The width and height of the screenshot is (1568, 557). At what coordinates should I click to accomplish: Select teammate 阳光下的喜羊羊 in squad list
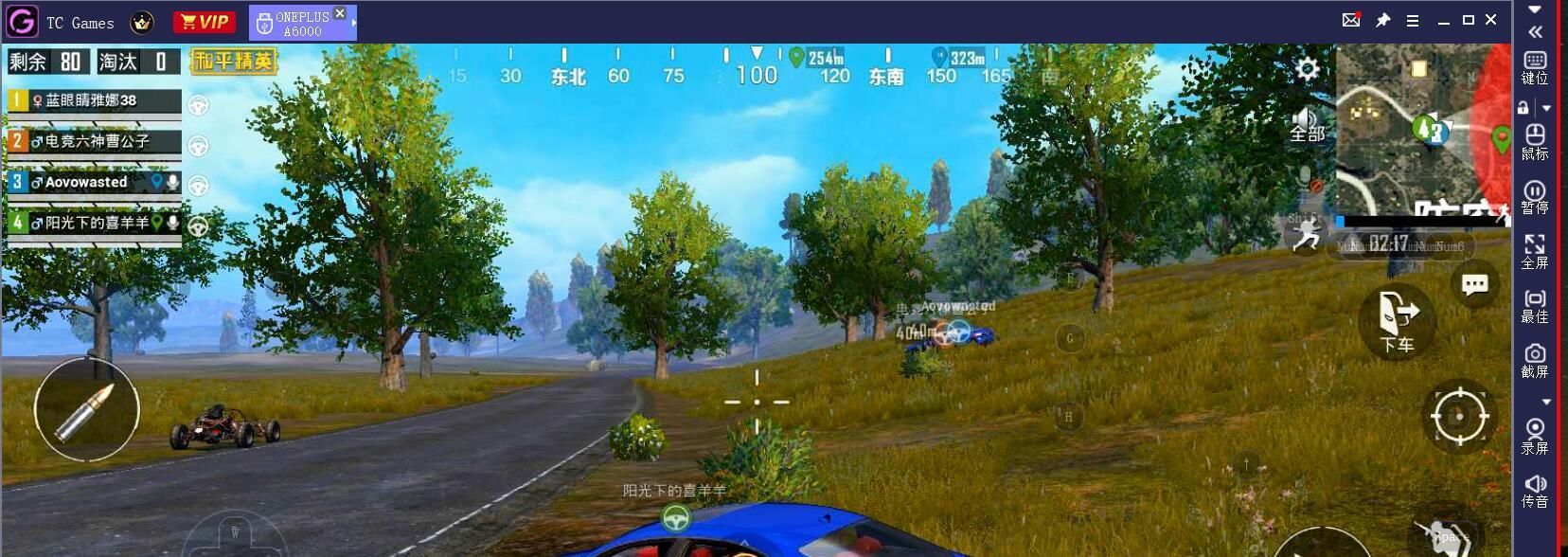(95, 223)
